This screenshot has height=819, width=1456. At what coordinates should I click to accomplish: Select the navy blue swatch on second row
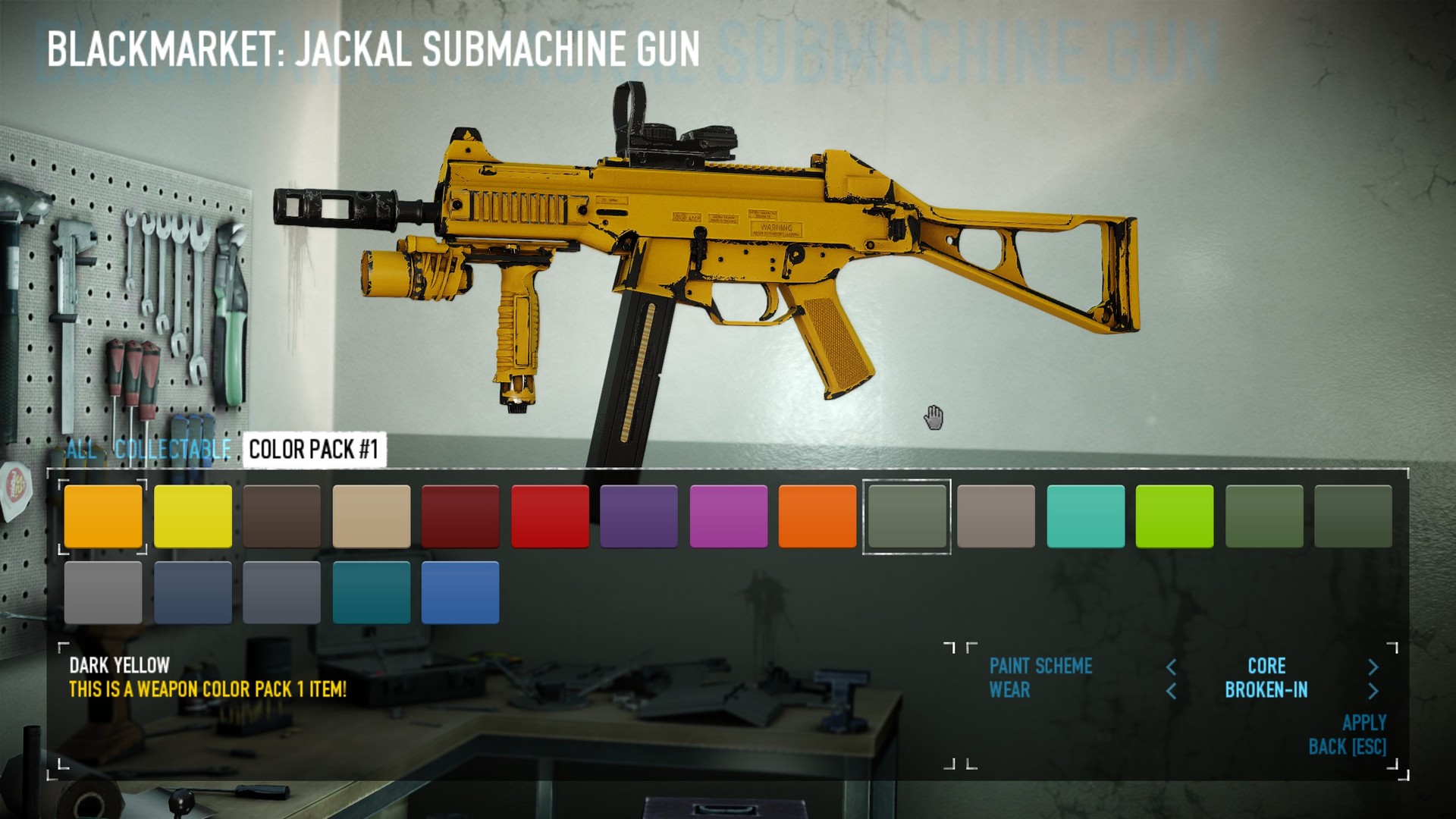tap(193, 594)
